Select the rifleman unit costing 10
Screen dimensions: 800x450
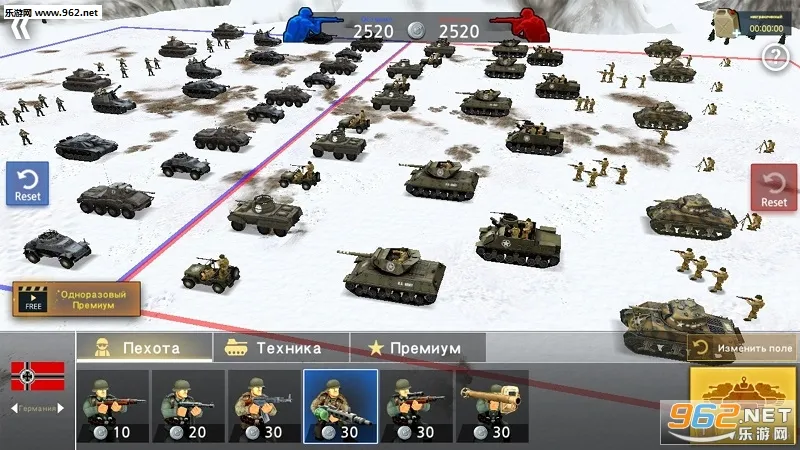(x=112, y=407)
